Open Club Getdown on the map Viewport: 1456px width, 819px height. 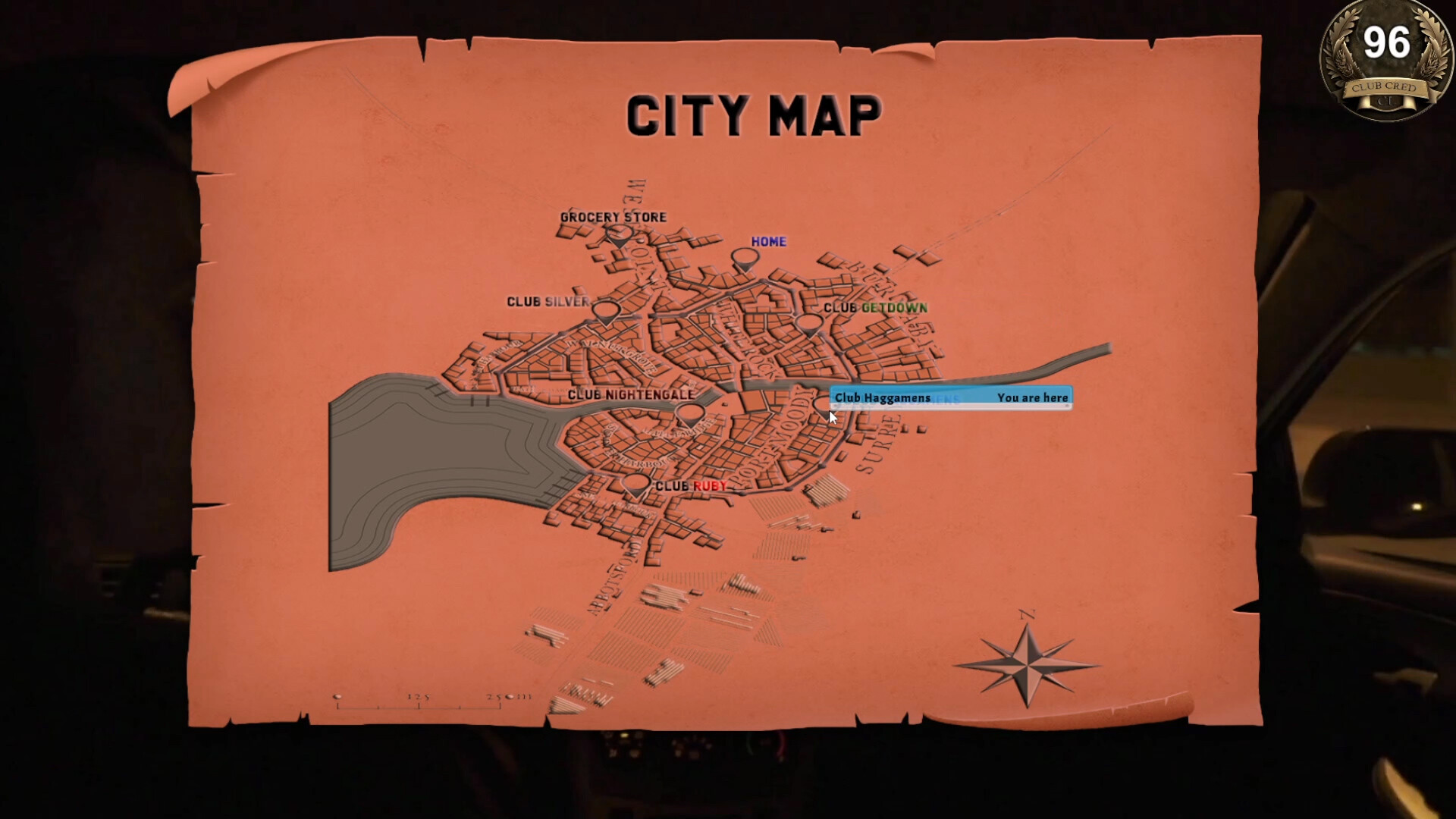tap(808, 325)
